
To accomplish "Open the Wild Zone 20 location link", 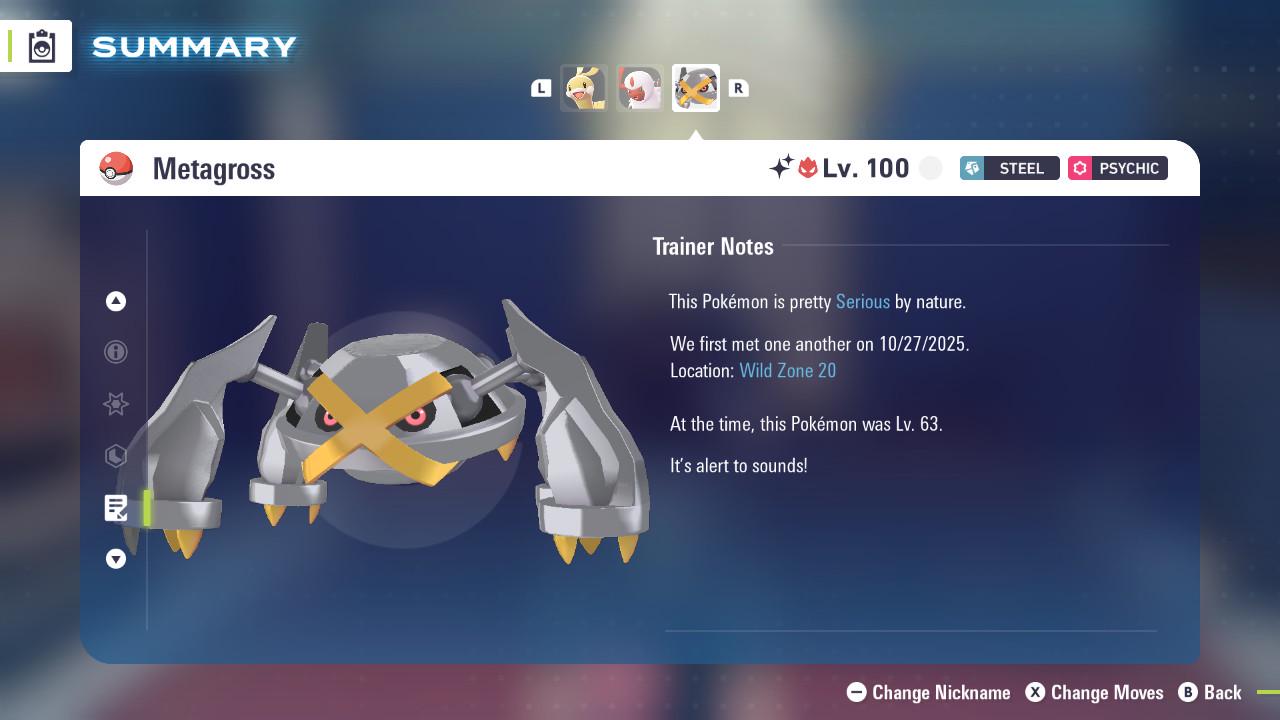I will tap(788, 370).
